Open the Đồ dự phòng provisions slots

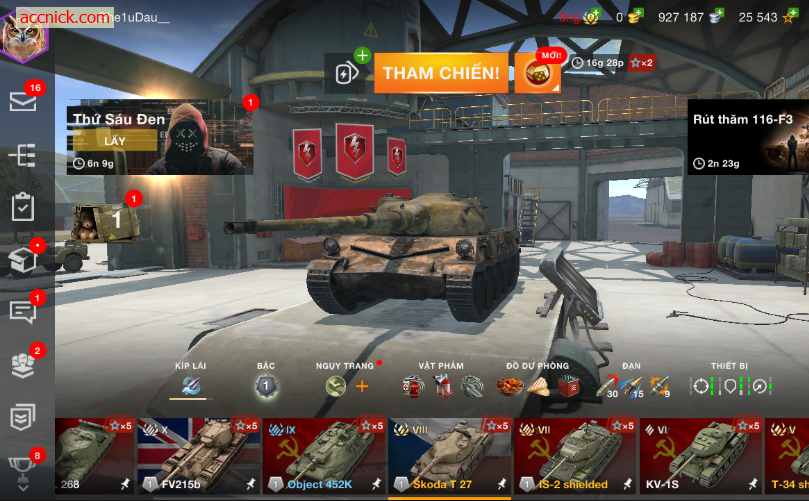coord(539,385)
